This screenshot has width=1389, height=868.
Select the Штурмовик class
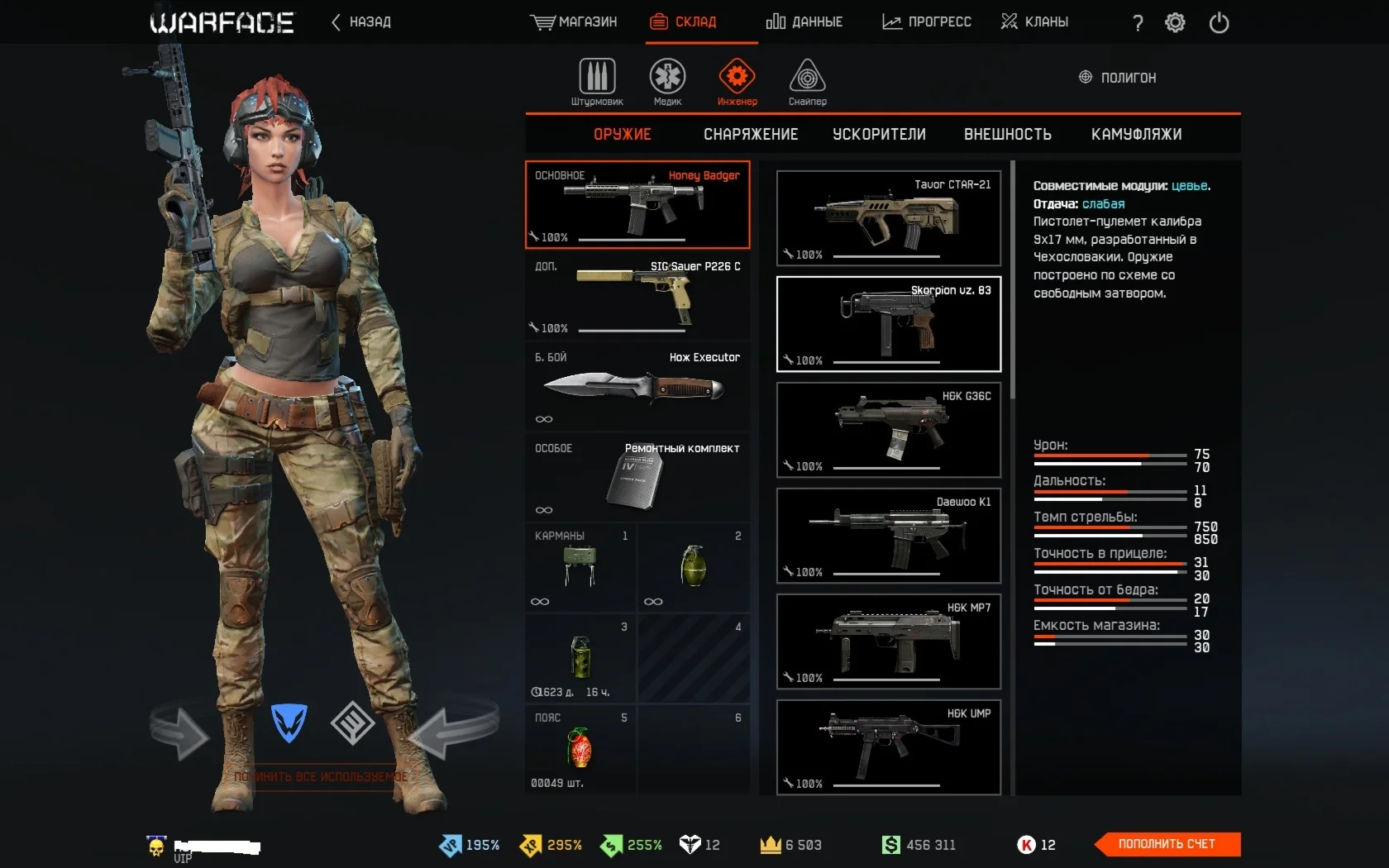tap(597, 83)
